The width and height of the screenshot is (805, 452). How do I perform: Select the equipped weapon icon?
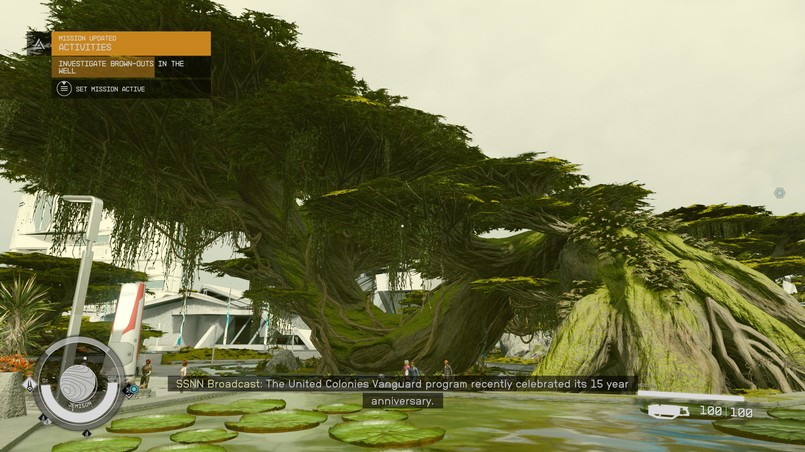point(668,411)
